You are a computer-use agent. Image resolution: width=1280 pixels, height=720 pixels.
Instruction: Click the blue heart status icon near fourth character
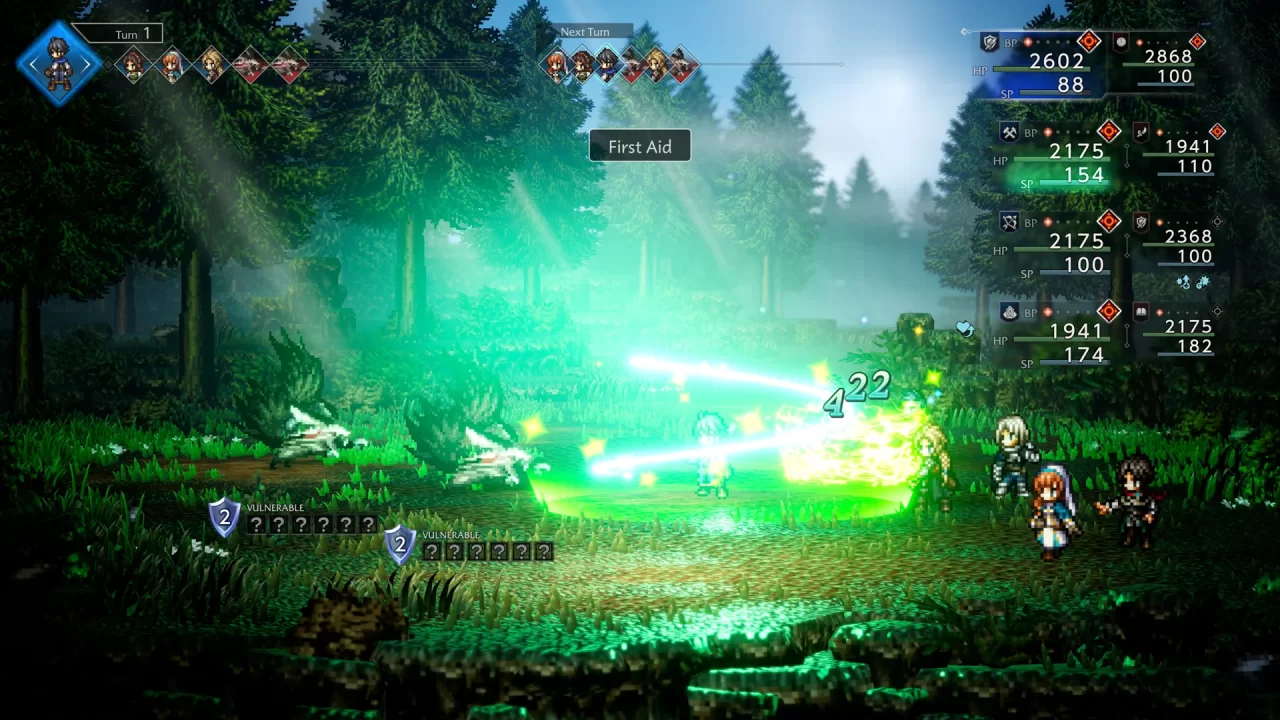pyautogui.click(x=963, y=330)
